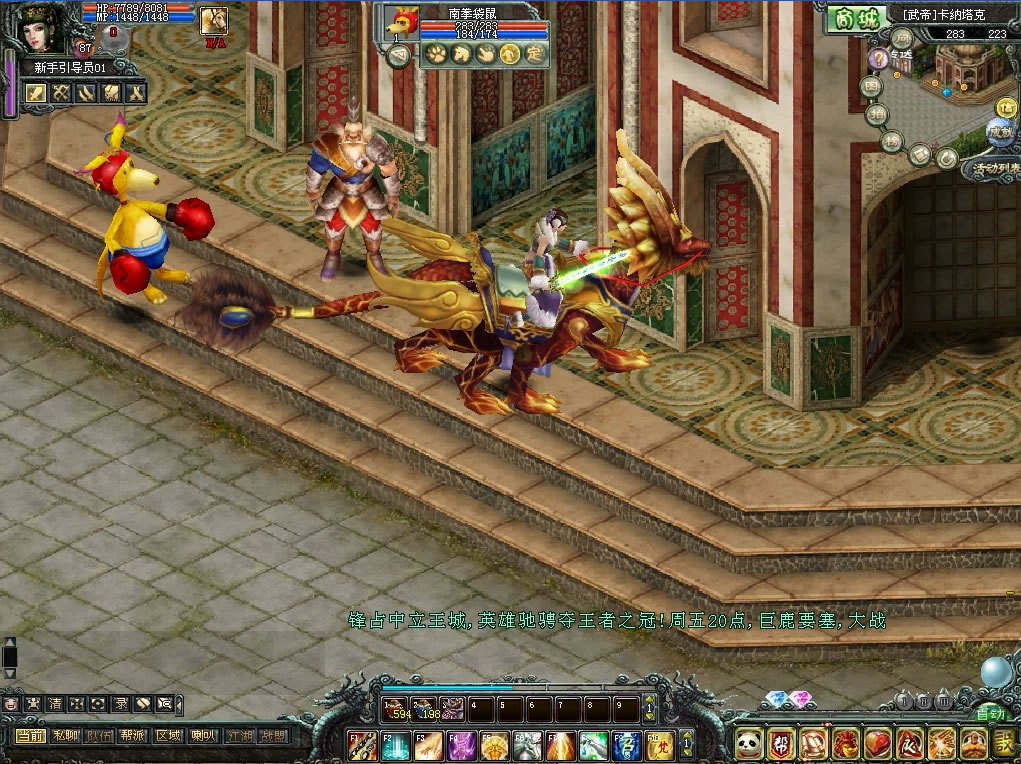
Task: Switch to the 私聊 private chat tab
Action: [x=64, y=736]
